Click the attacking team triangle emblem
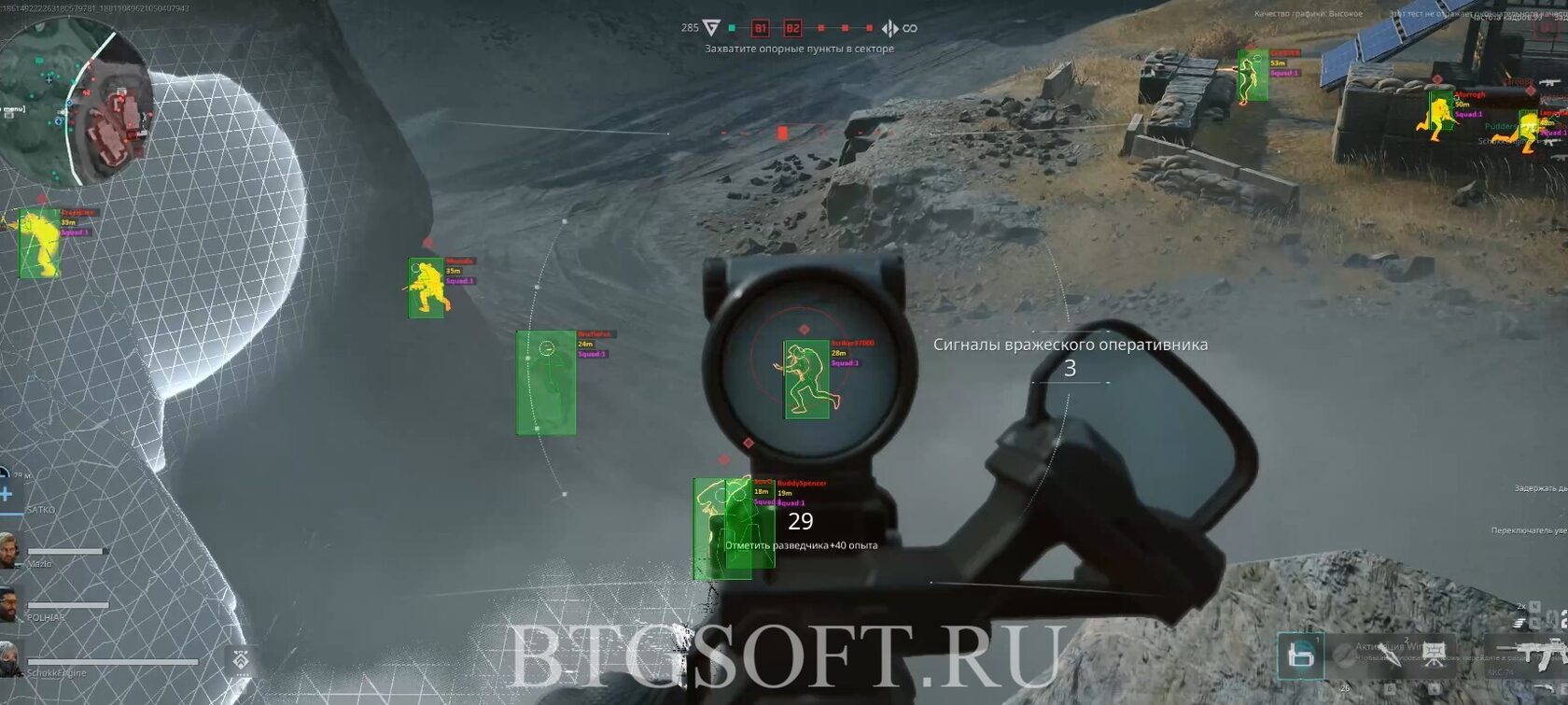Viewport: 1568px width, 705px height. tap(711, 27)
